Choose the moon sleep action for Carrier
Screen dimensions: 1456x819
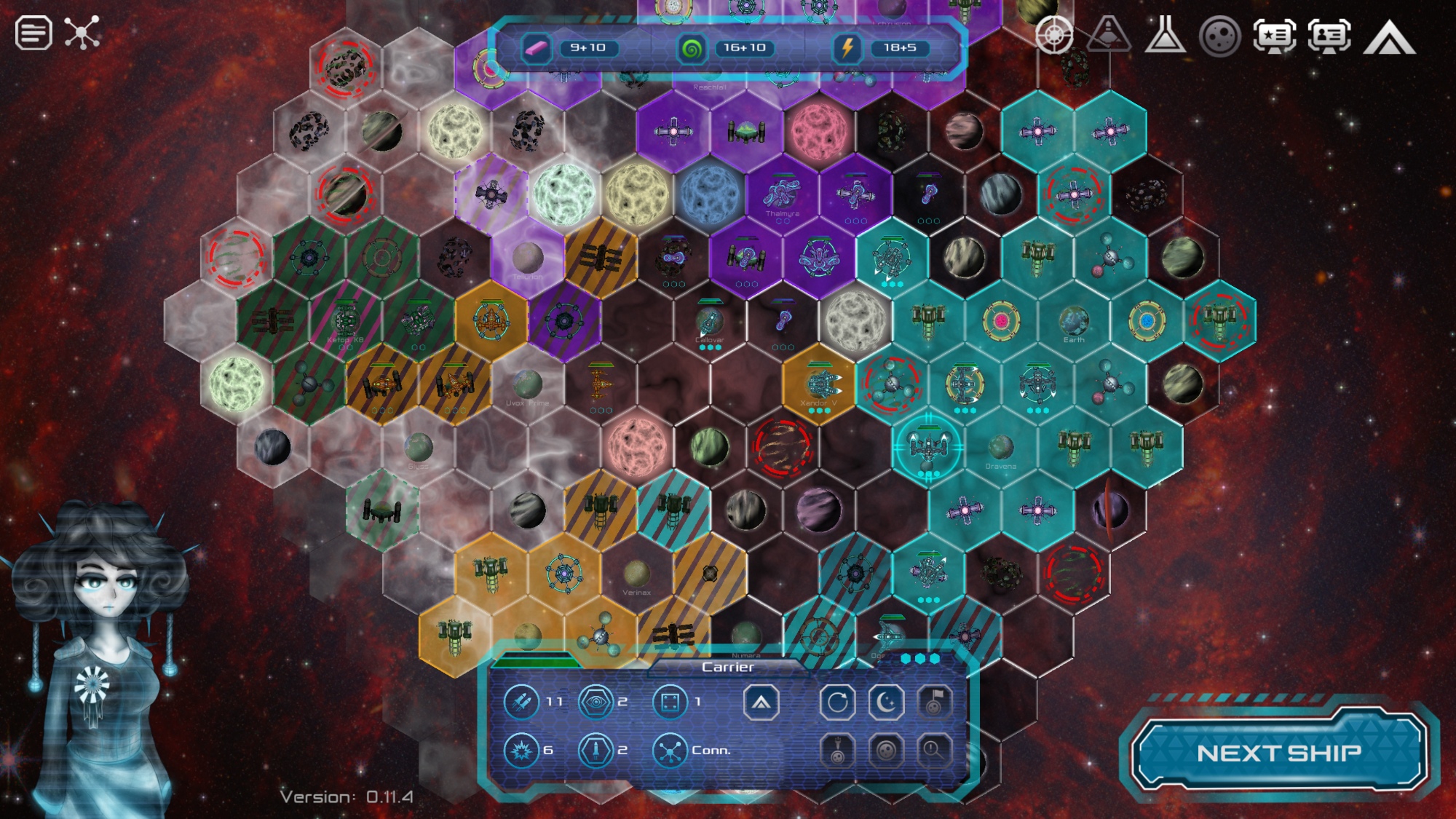(886, 703)
